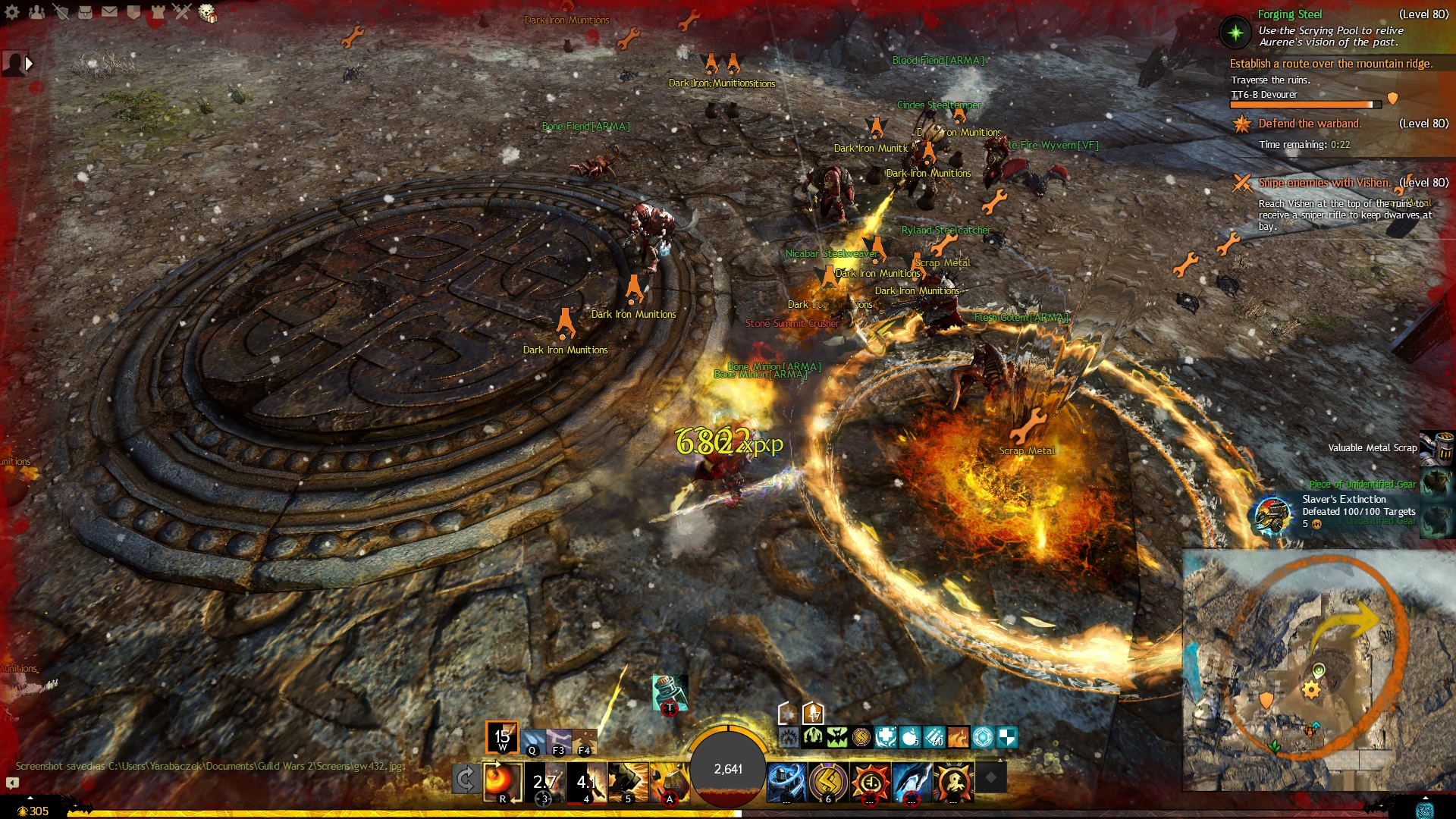The height and width of the screenshot is (819, 1456).
Task: Open the mail envelope icon
Action: [x=109, y=12]
